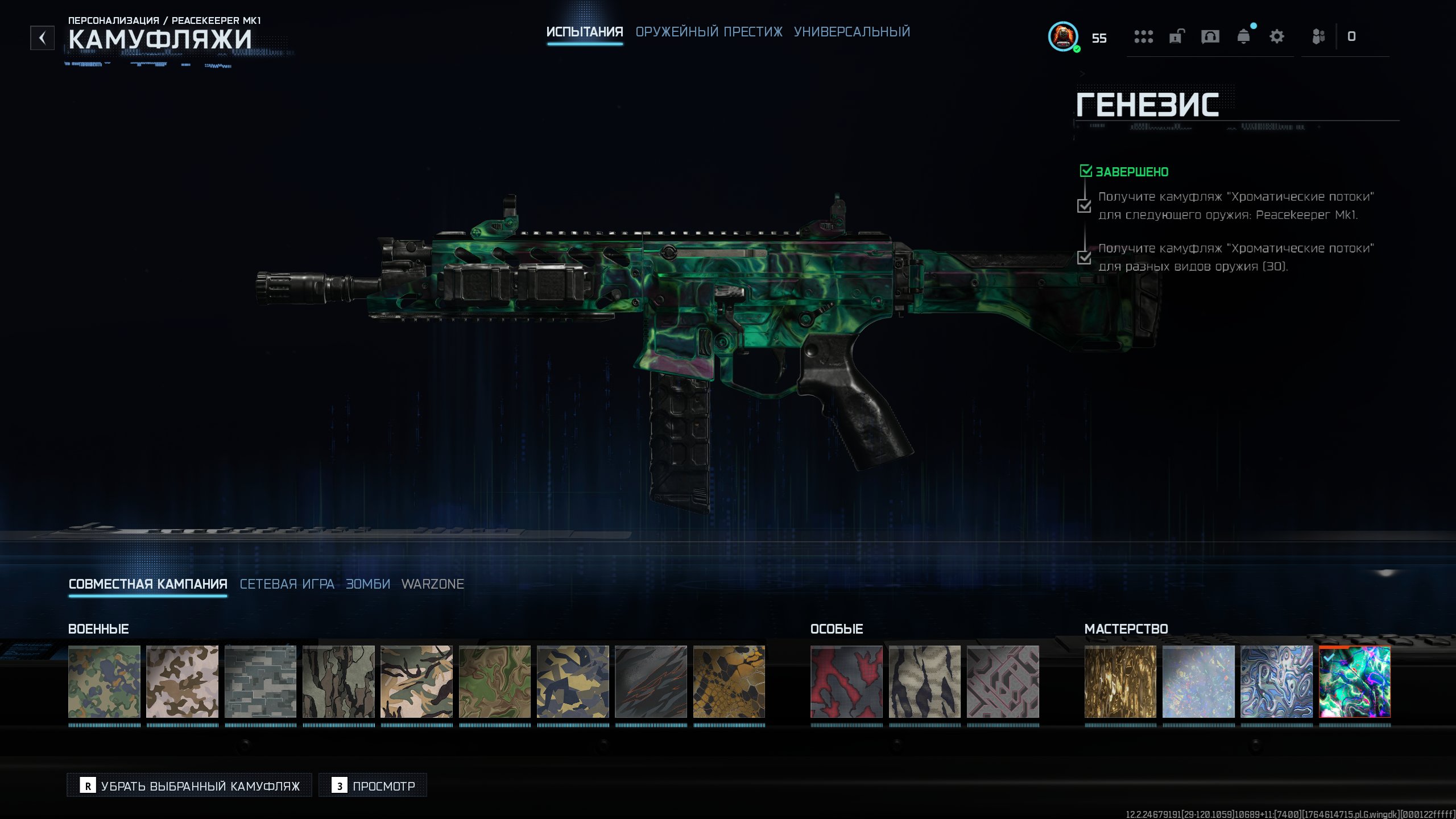Switch to Сетевая игра camo category

click(287, 584)
